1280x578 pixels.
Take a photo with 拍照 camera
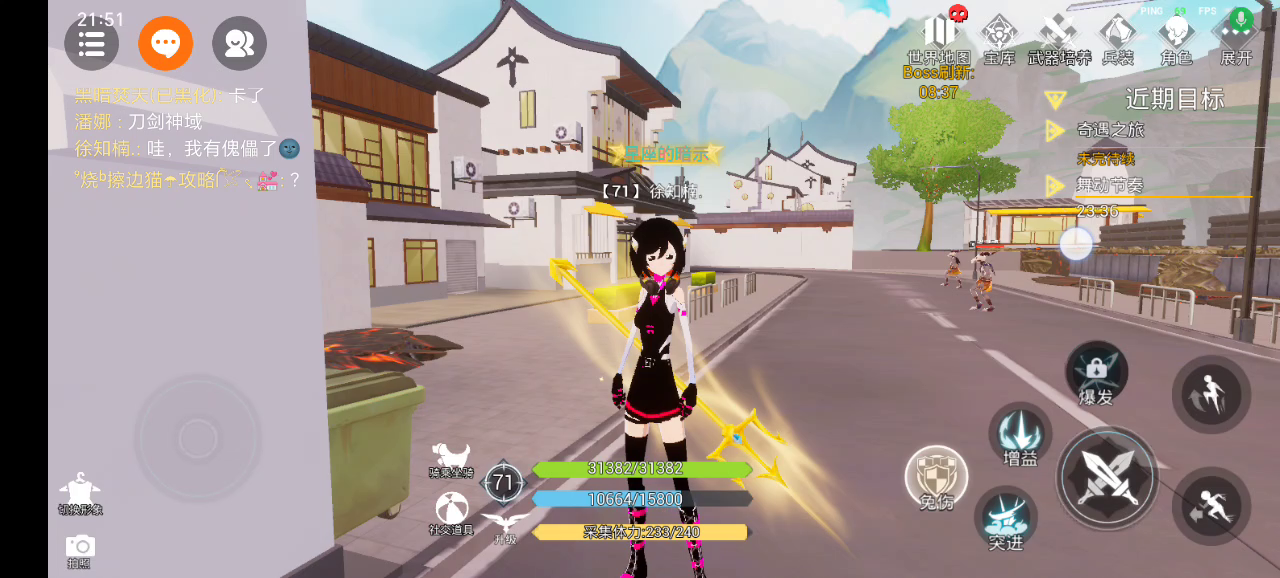(80, 548)
